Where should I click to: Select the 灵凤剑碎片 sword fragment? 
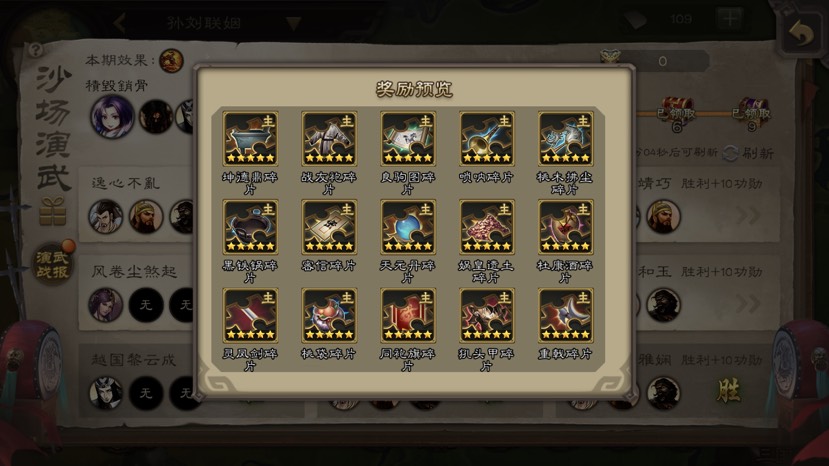(x=250, y=316)
